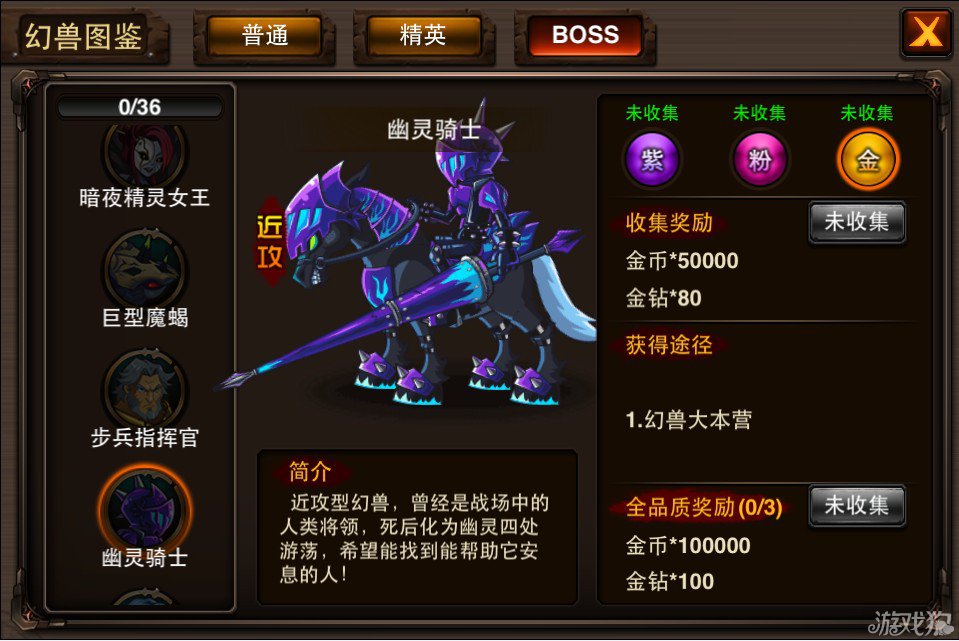This screenshot has height=641, width=959.
Task: Select the 幽灵骑士 entry
Action: 144,506
